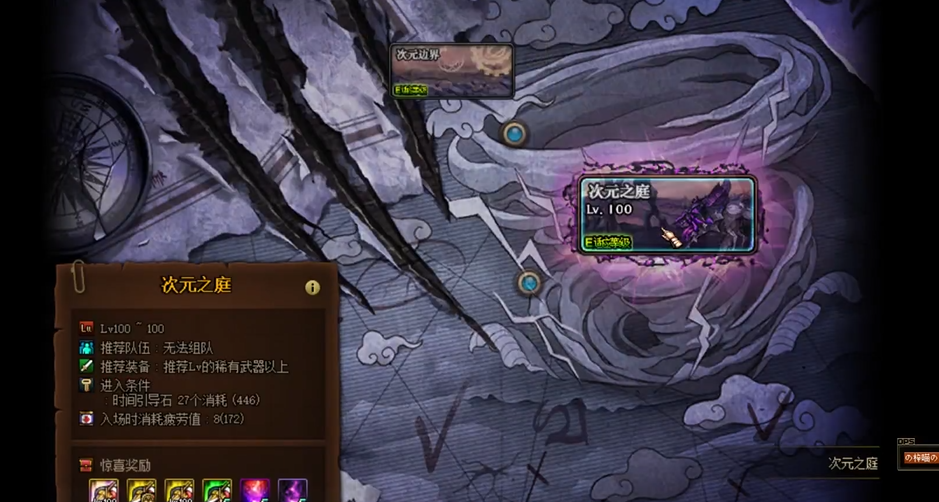The image size is (939, 502).
Task: Choose the 次元边界 dungeon tile
Action: click(452, 71)
